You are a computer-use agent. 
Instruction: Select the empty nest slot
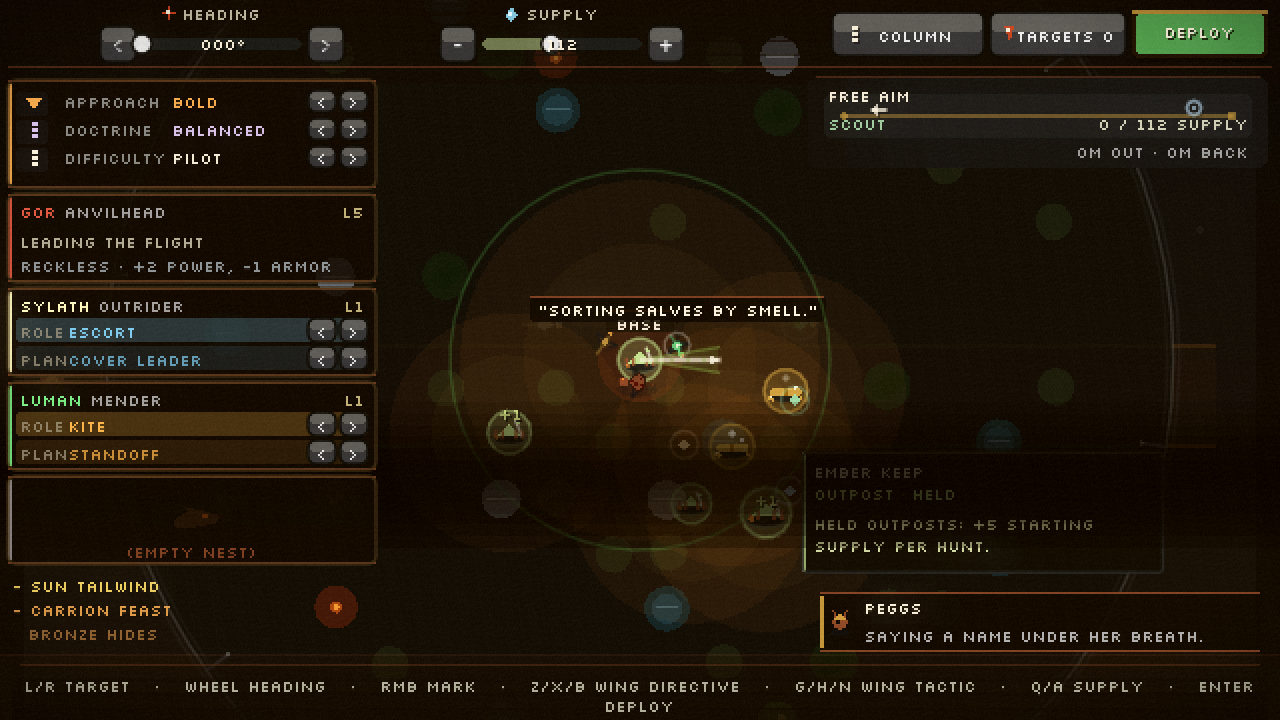192,520
